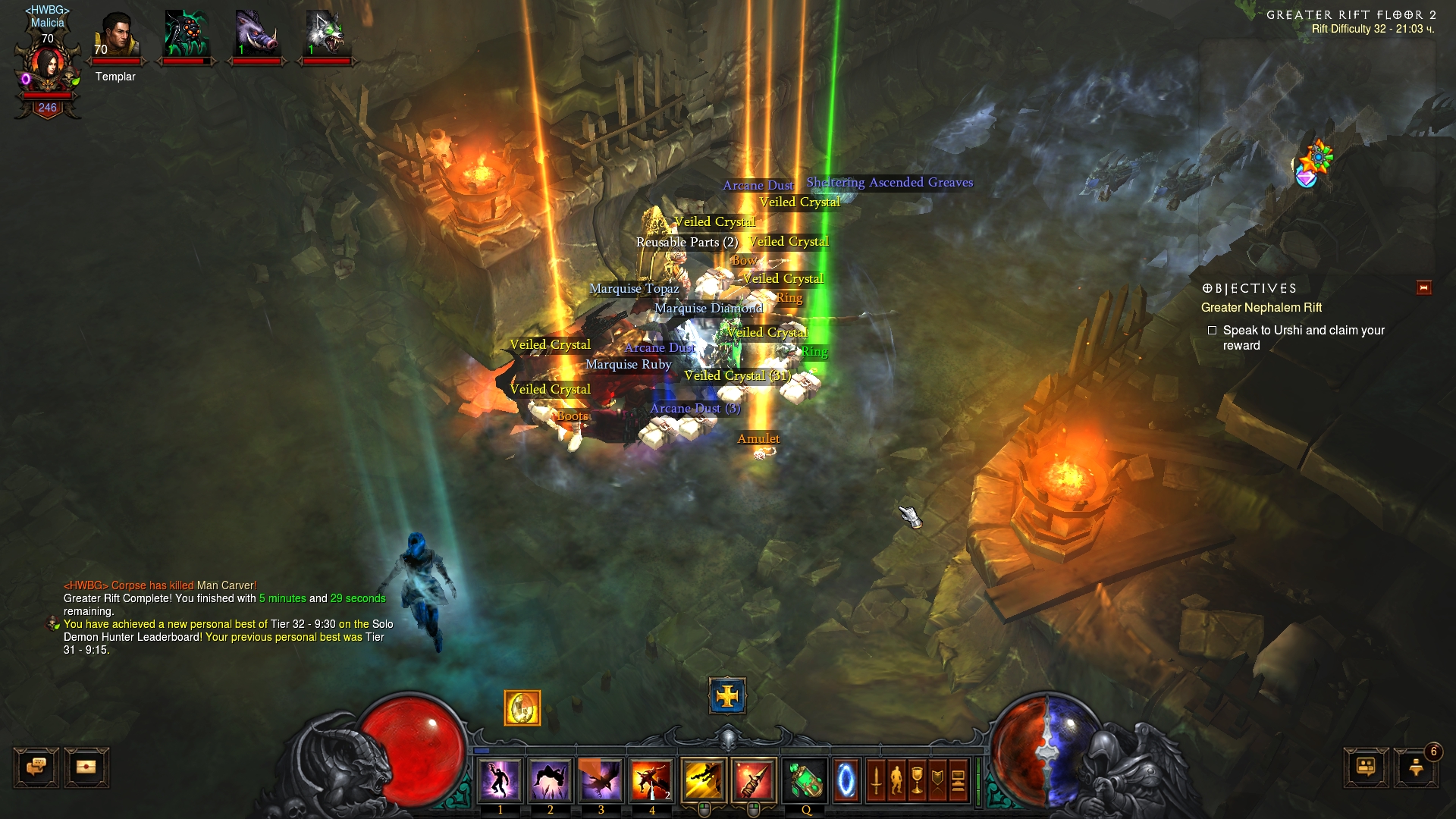
Task: Click the Templar follower portrait
Action: 116,36
